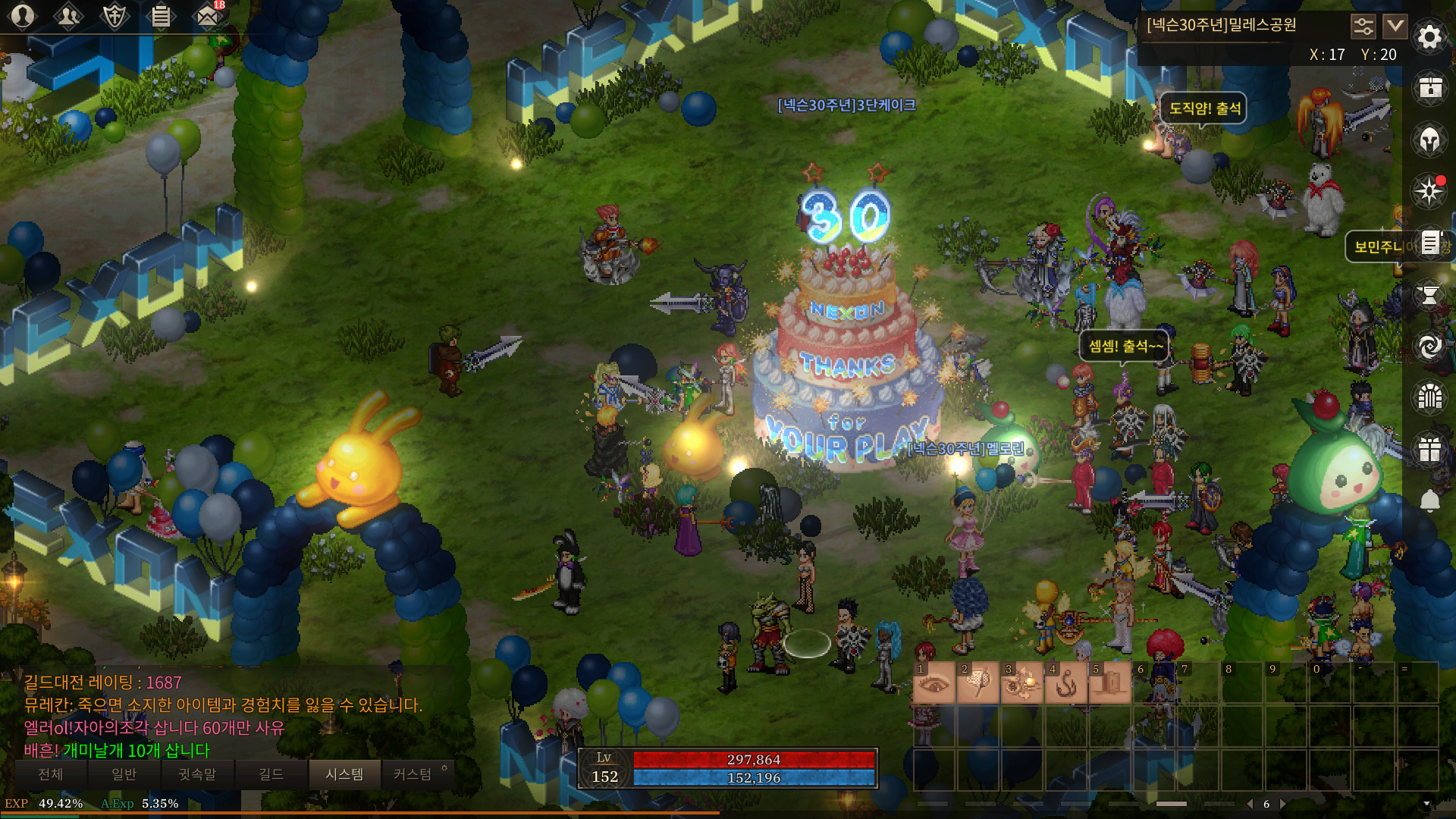
Task: Open the clipboard quest list icon
Action: point(161,16)
